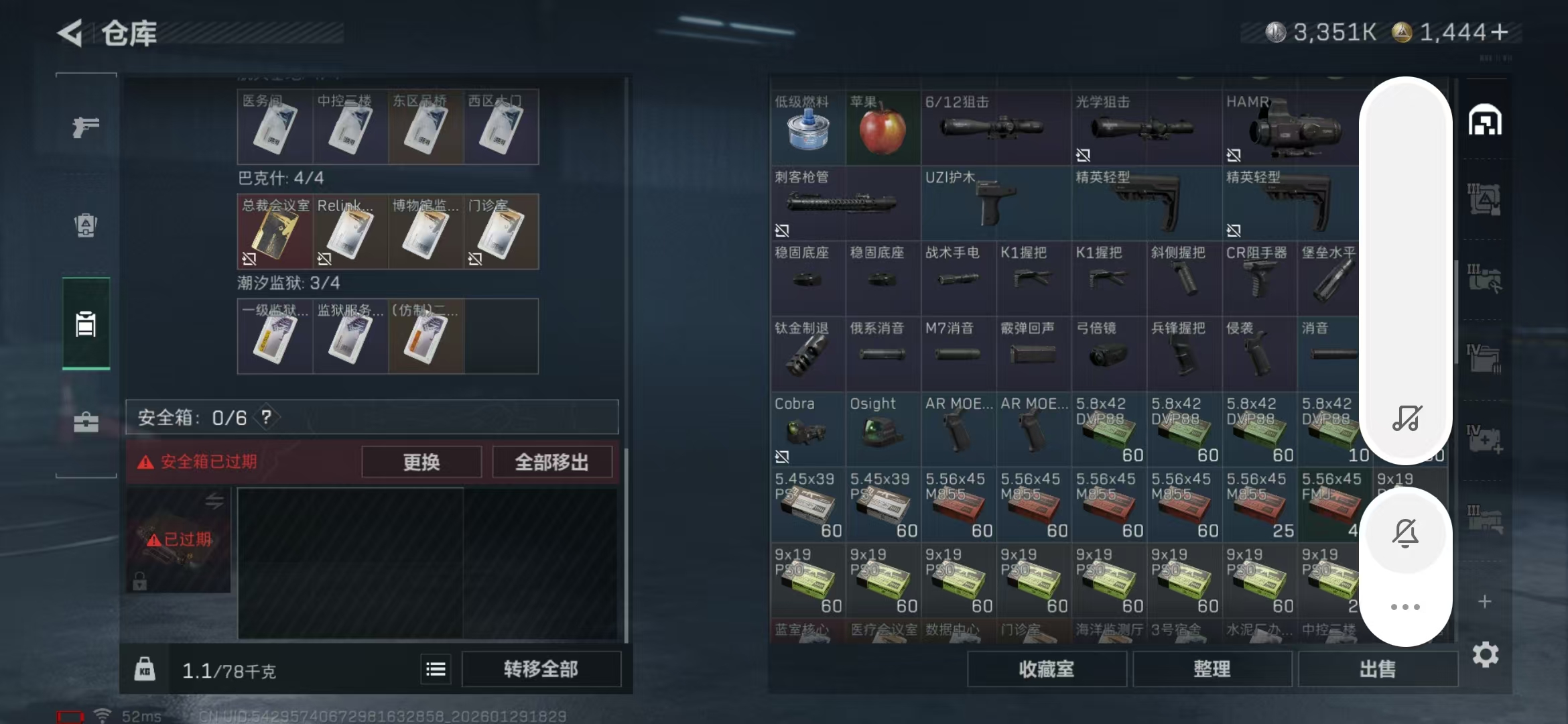Tap the lock icon on the expired safe box
Screen dimensions: 1568x724
(140, 581)
